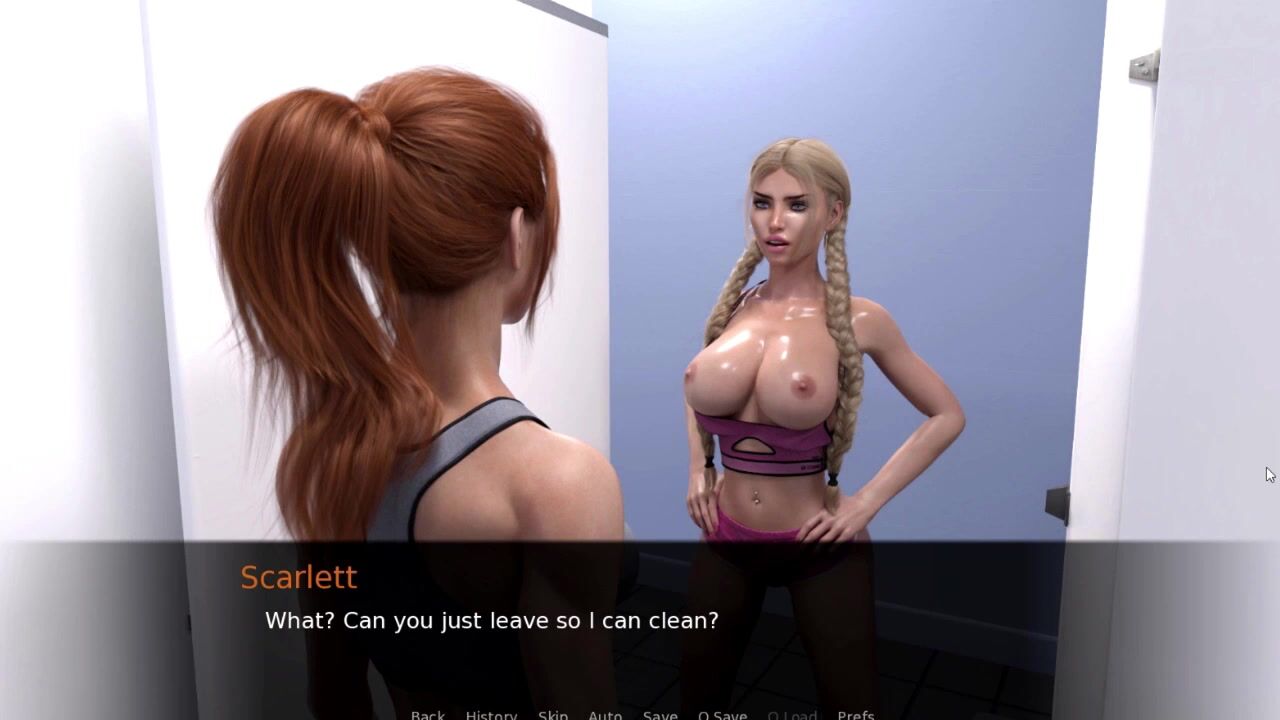Activate Skip in the quick menu

pos(553,714)
